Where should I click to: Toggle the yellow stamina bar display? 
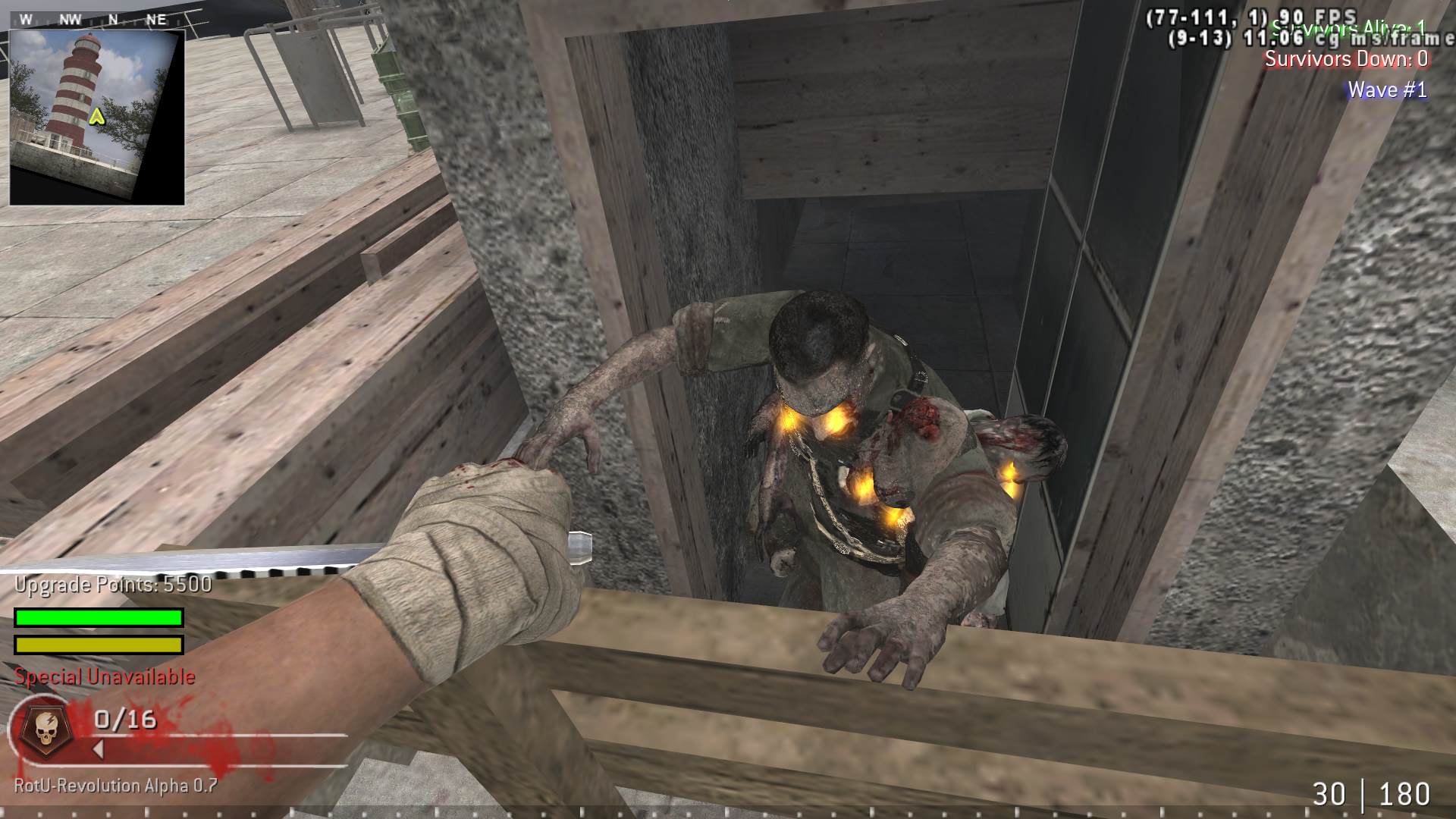[x=97, y=646]
